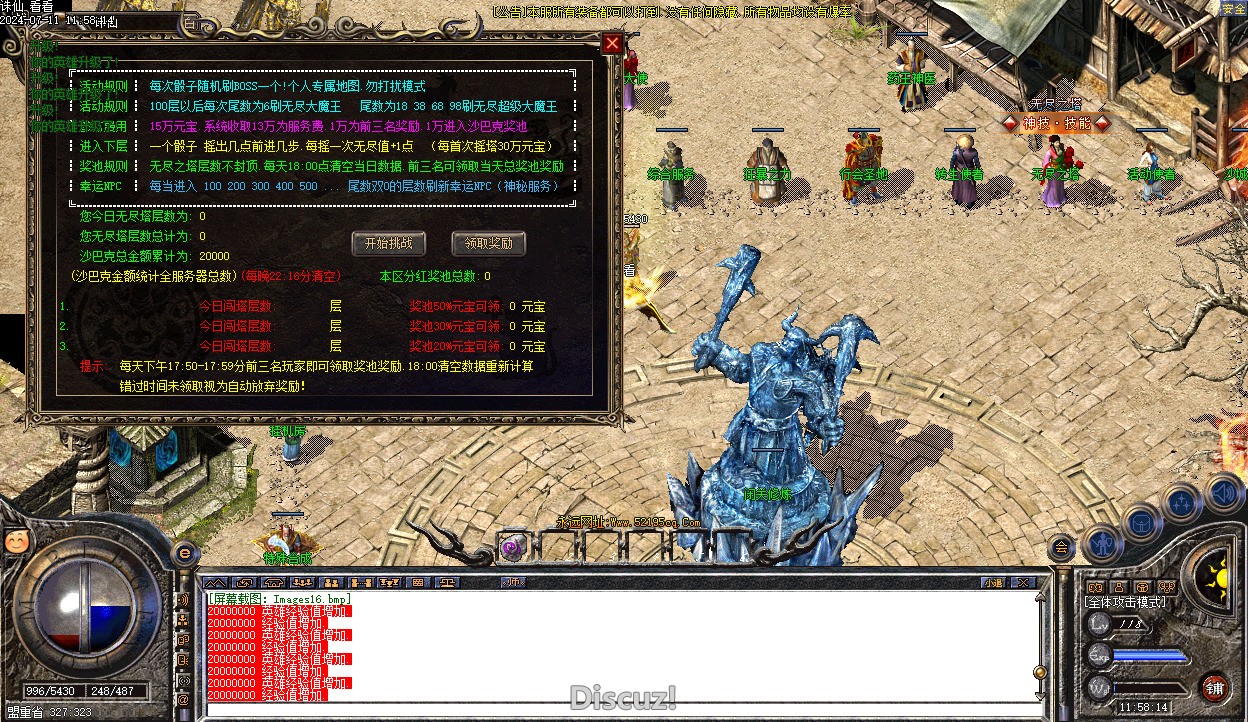Open the bag round button
The image size is (1248, 722).
pos(1141,521)
